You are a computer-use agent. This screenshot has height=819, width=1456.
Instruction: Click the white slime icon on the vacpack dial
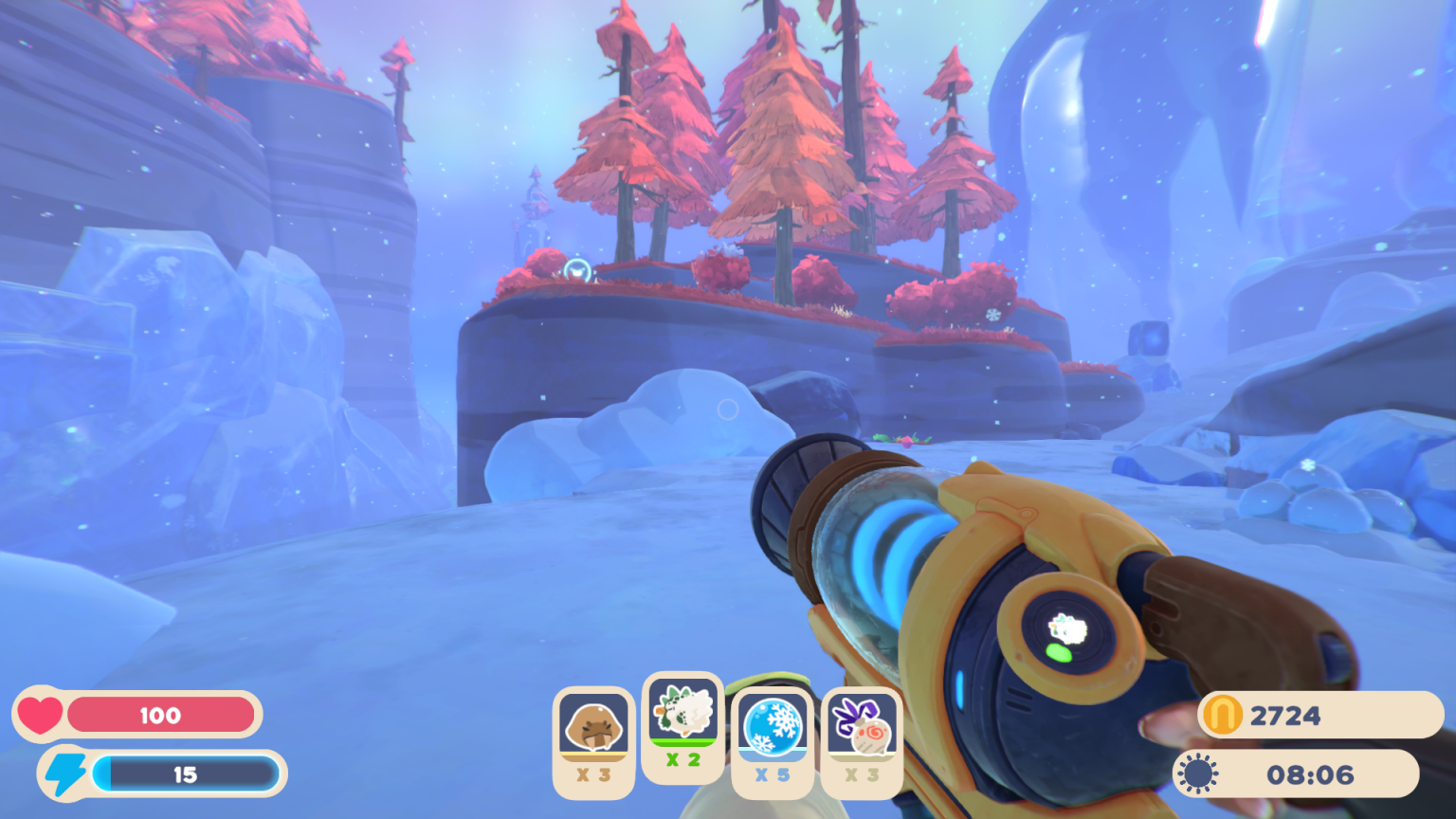click(x=1065, y=628)
